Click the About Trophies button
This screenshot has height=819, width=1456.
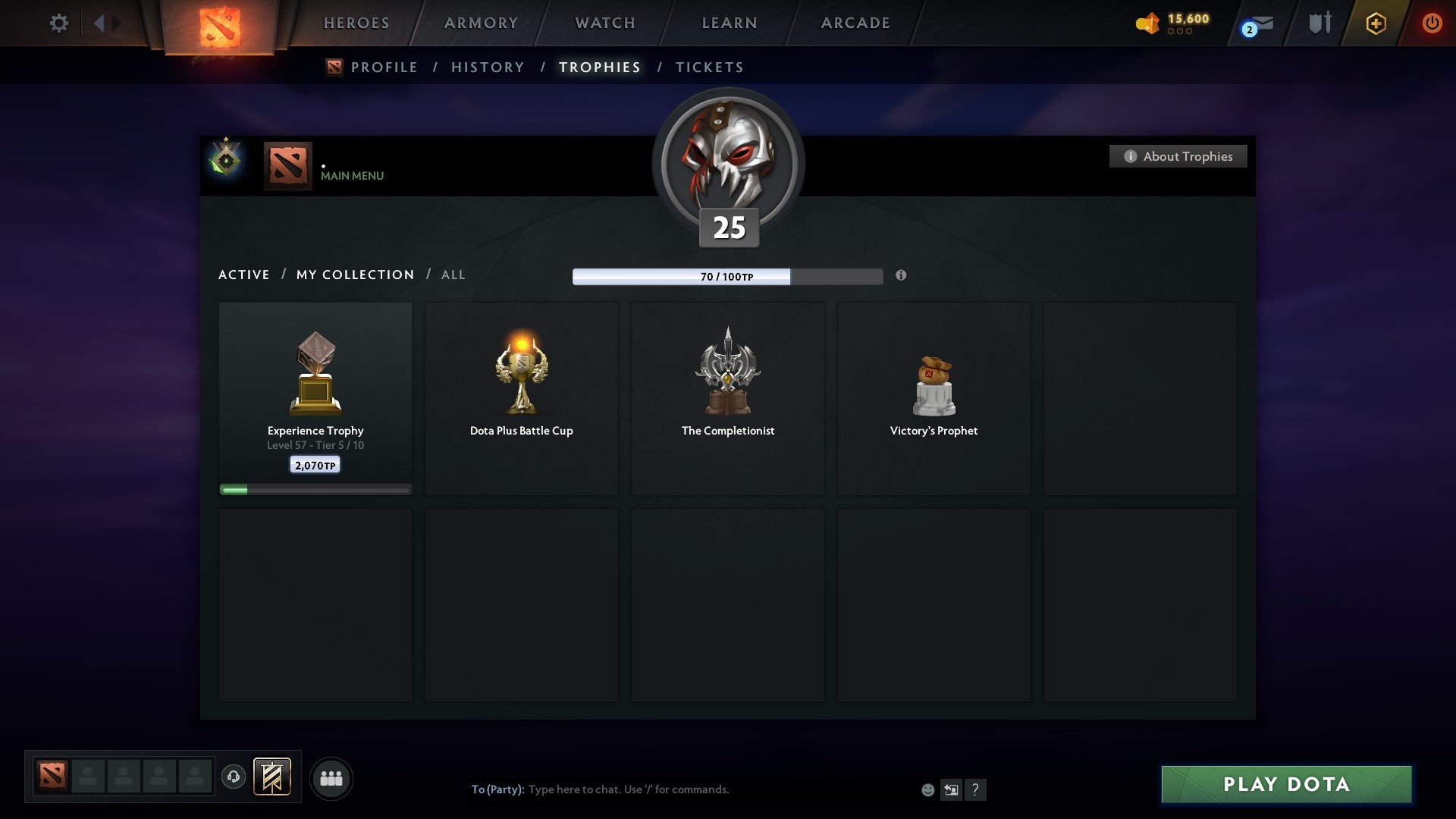click(x=1178, y=156)
